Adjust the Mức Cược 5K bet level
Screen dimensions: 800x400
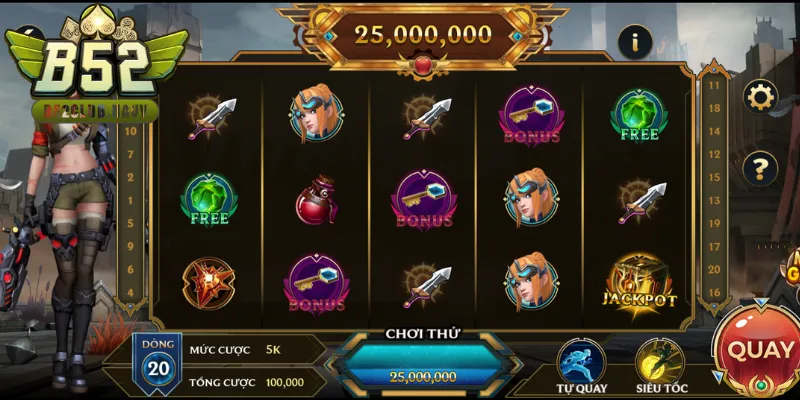(x=273, y=349)
